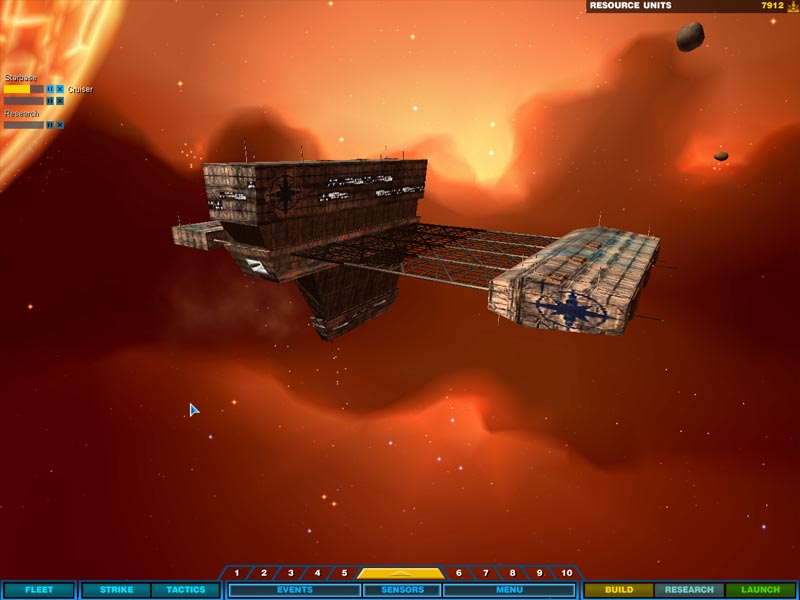Select control group 6 tab
The height and width of the screenshot is (600, 800).
(459, 573)
